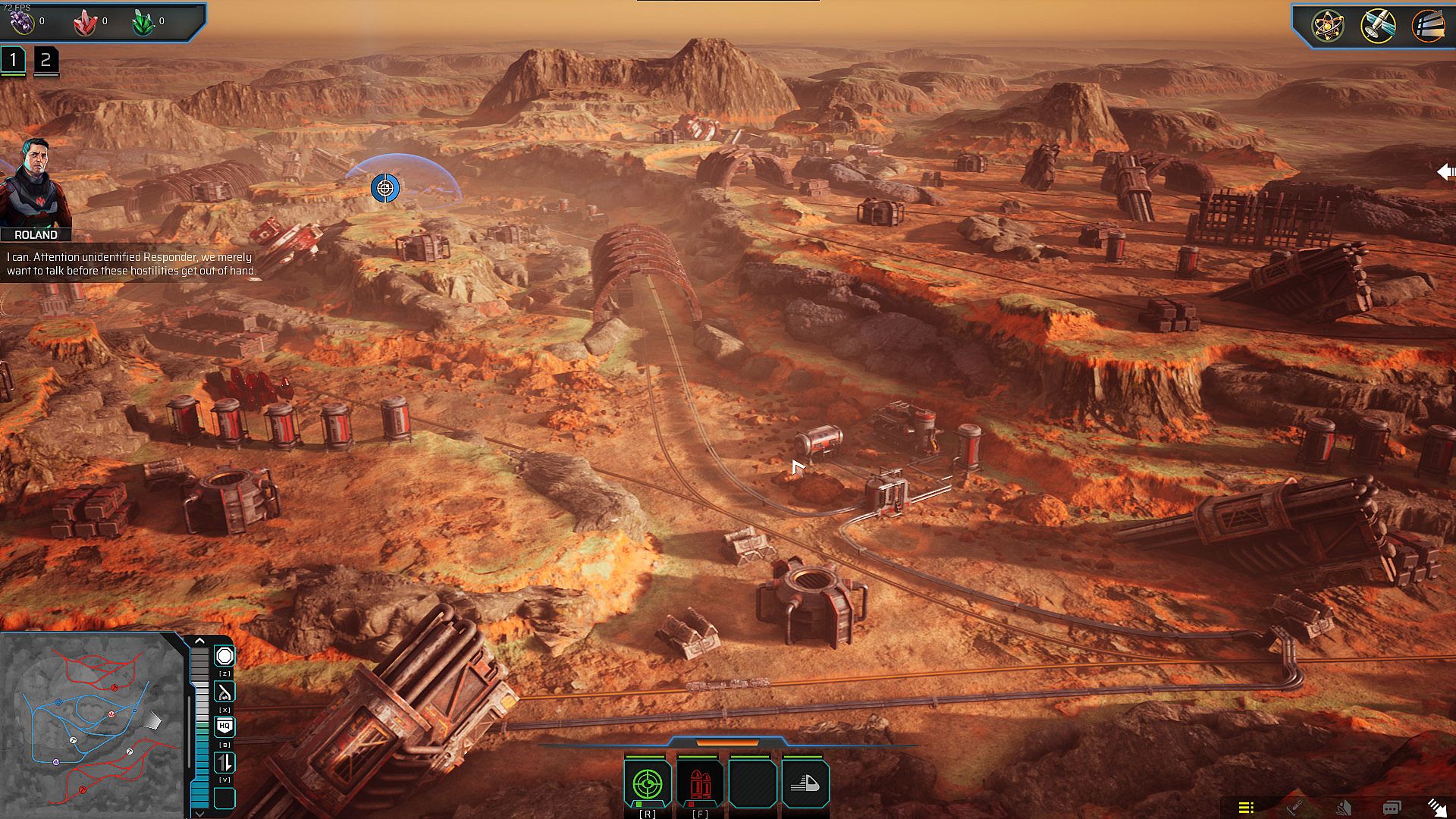Click the minimap to move the camera
The width and height of the screenshot is (1456, 819).
(91, 724)
